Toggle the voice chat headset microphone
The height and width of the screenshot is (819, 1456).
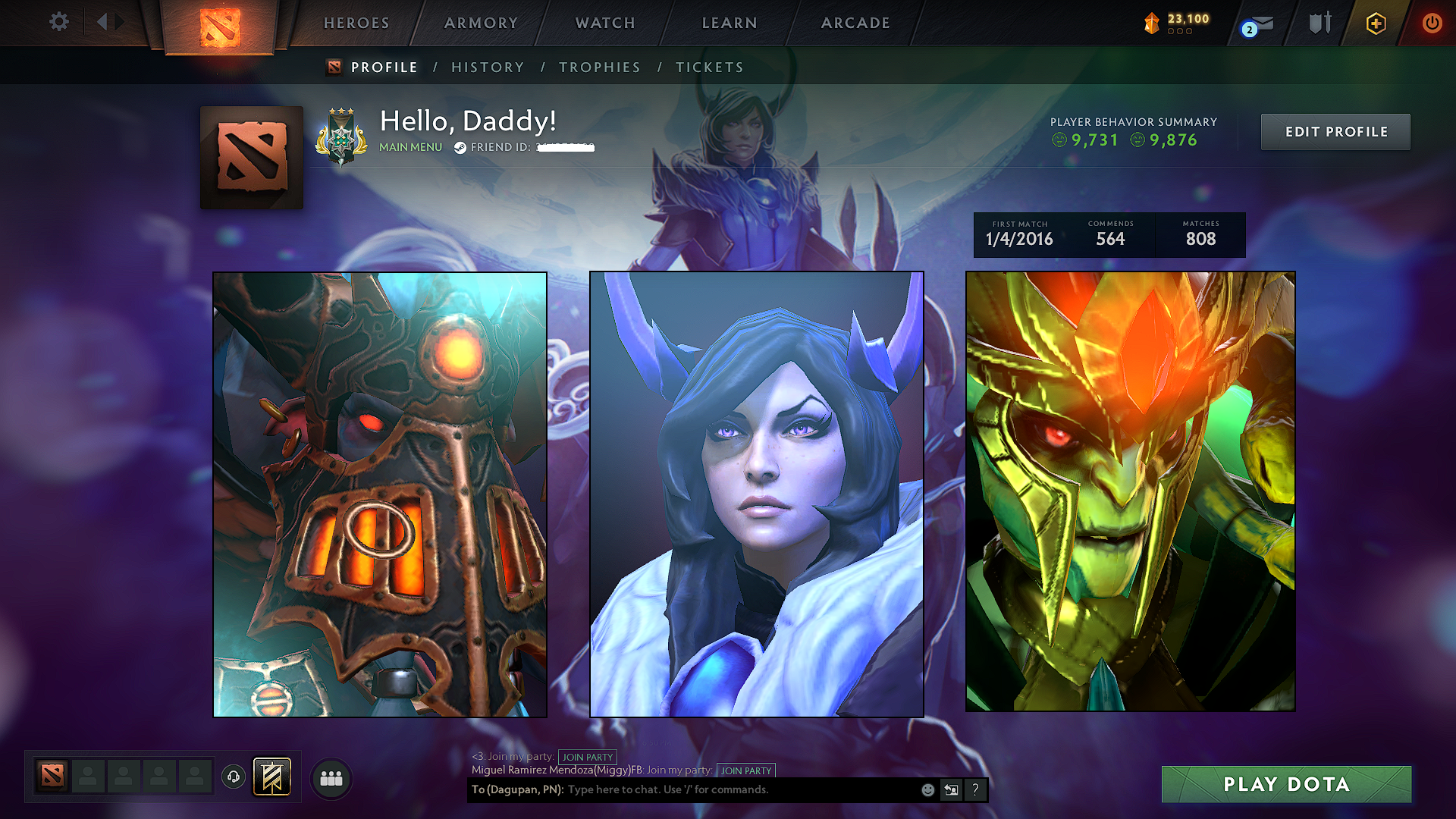[x=233, y=777]
